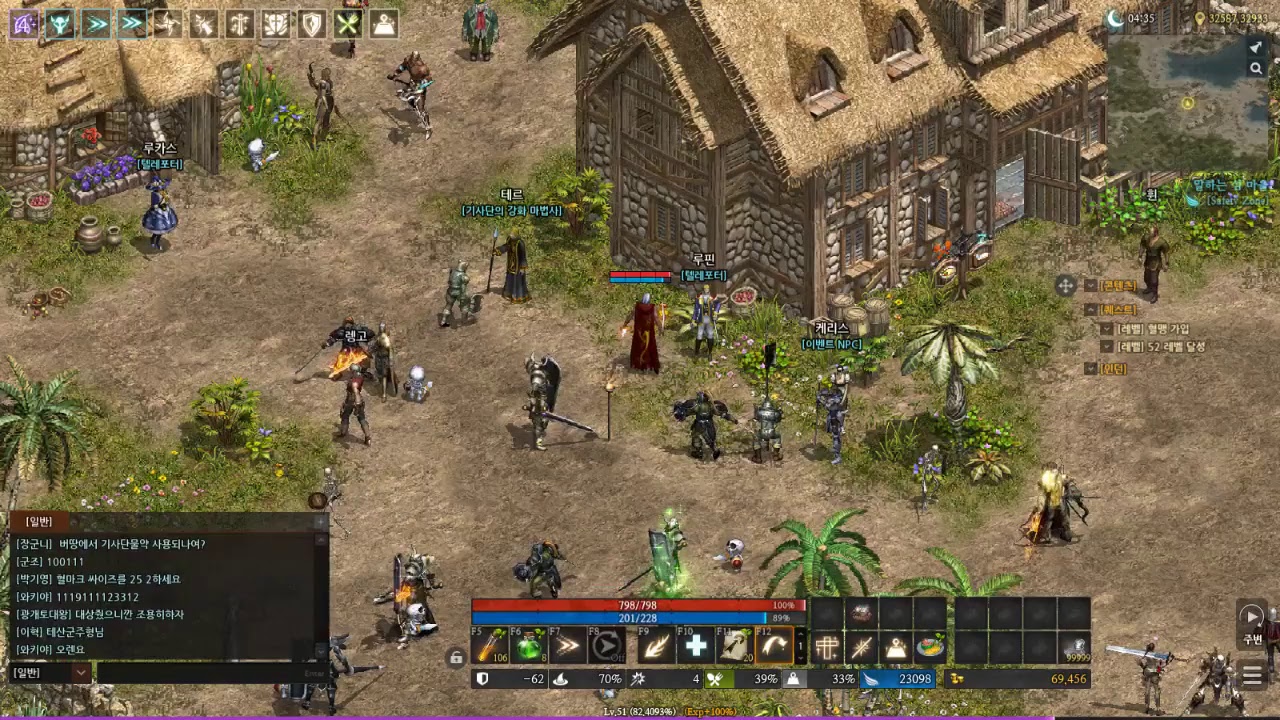Viewport: 1280px width, 720px height.
Task: Use the orange potion in the F5 slot
Action: coord(490,646)
